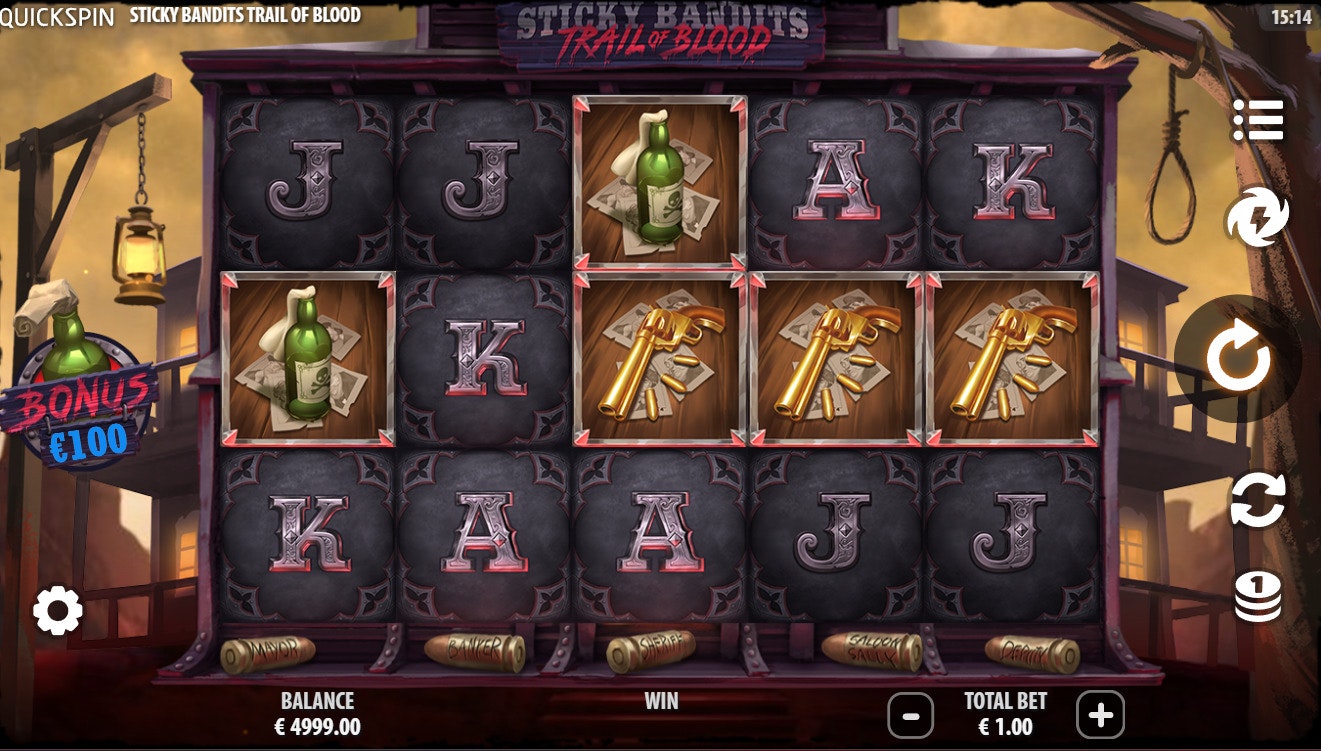Viewport: 1321px width, 751px height.
Task: Click the Sheriff bullet marker
Action: point(660,648)
